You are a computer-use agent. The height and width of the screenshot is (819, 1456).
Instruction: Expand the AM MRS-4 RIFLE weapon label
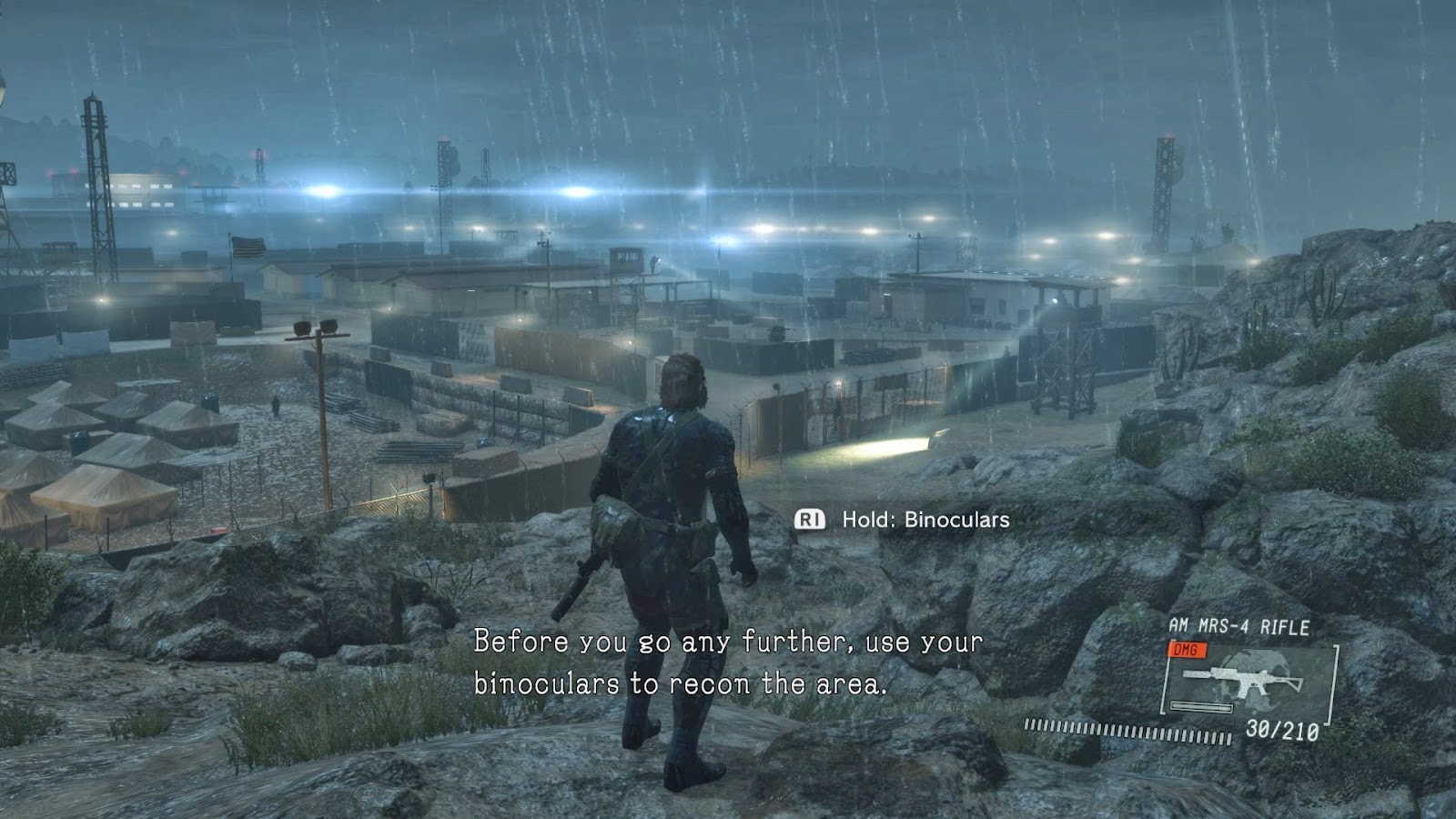[x=1240, y=625]
